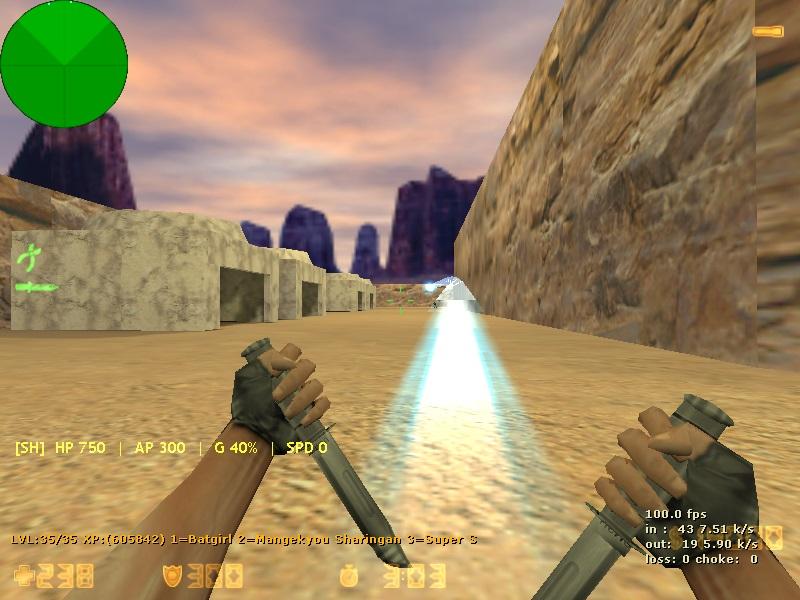Select the green running figure icon
Screen dimensions: 800x600
click(x=27, y=257)
